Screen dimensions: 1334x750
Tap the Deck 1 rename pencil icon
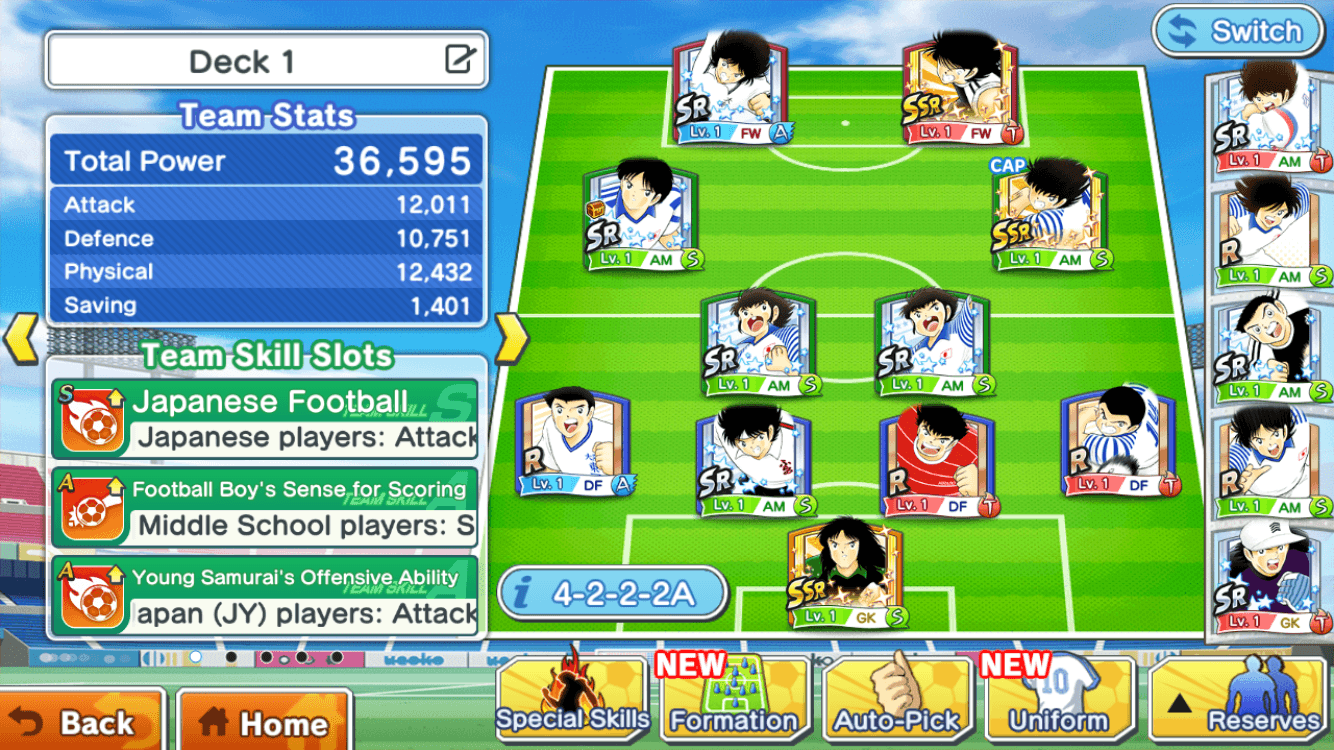(458, 59)
